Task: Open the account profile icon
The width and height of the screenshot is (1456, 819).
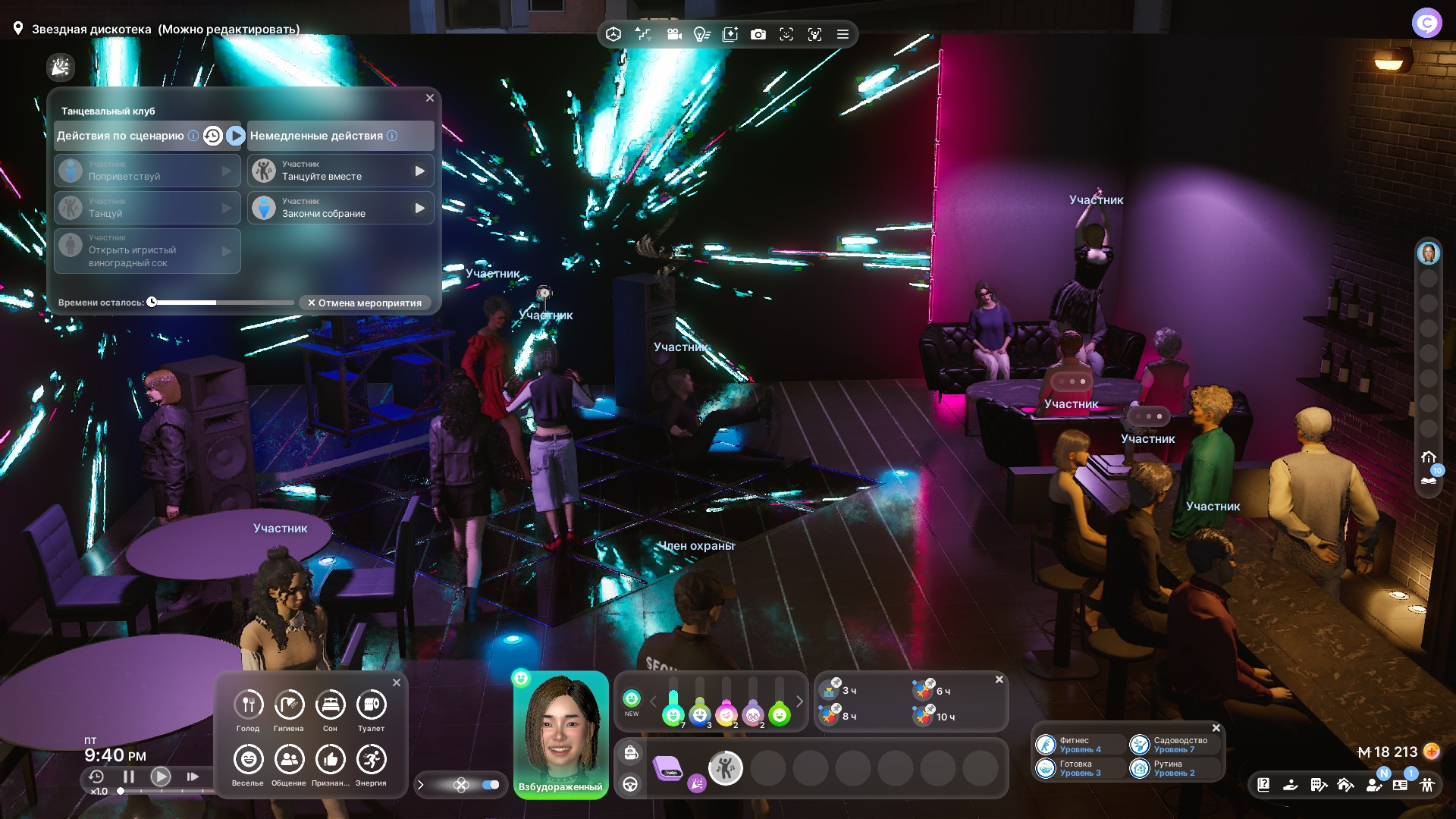Action: [x=1426, y=23]
